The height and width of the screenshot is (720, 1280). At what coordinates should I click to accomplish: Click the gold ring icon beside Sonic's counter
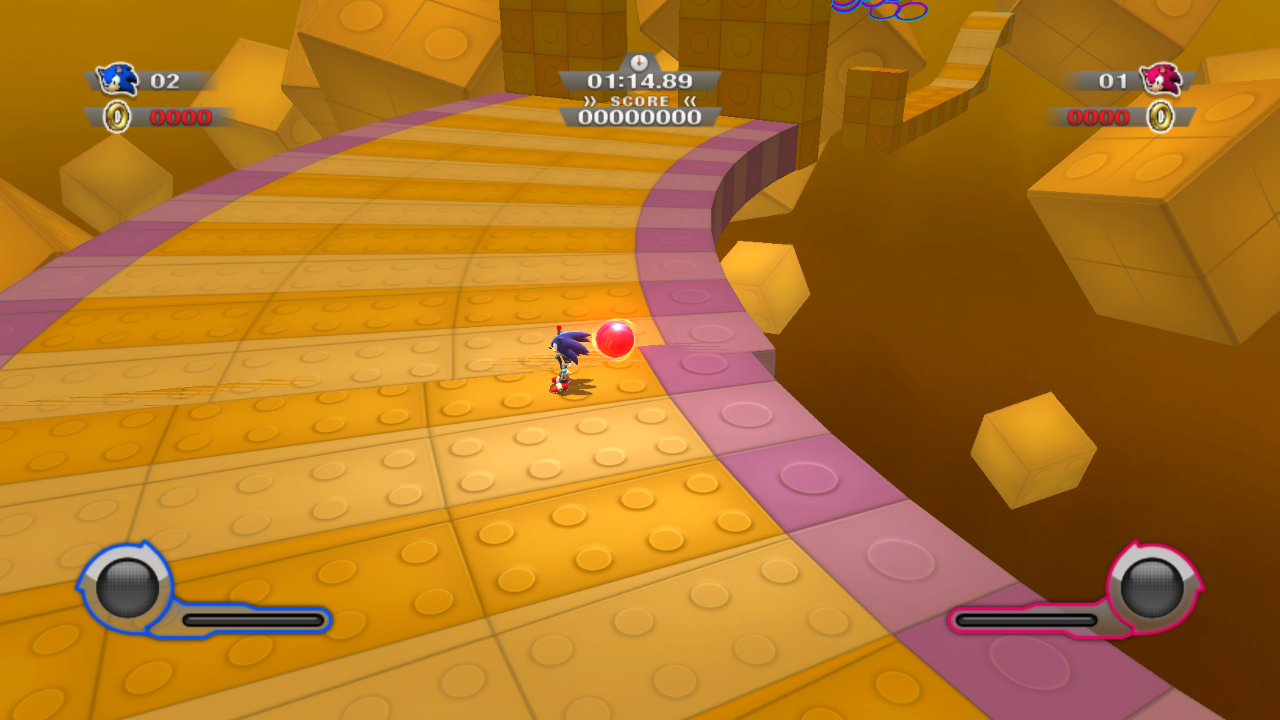118,117
